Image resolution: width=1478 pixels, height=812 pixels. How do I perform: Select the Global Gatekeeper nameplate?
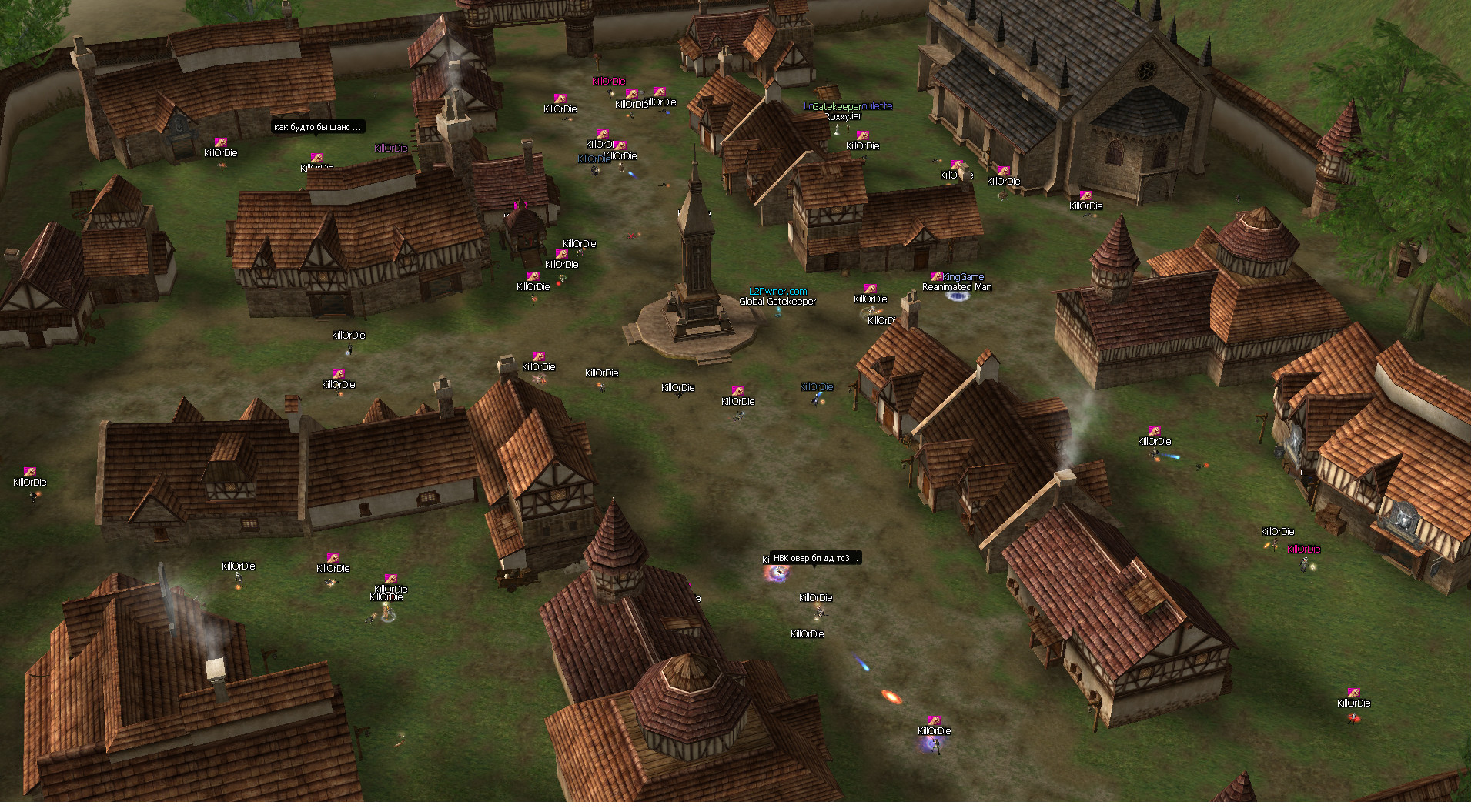tap(777, 302)
